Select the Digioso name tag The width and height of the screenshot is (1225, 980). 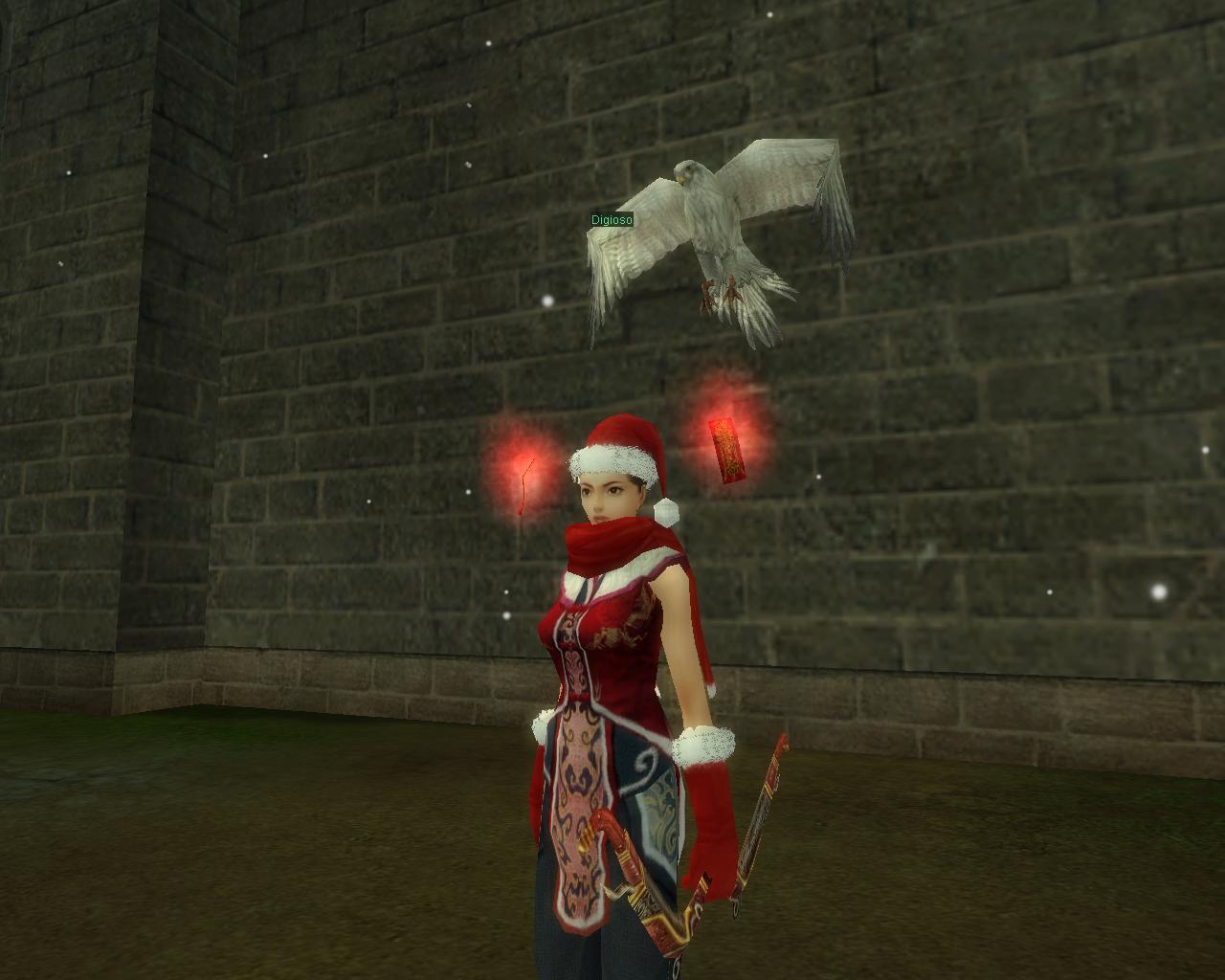click(611, 220)
